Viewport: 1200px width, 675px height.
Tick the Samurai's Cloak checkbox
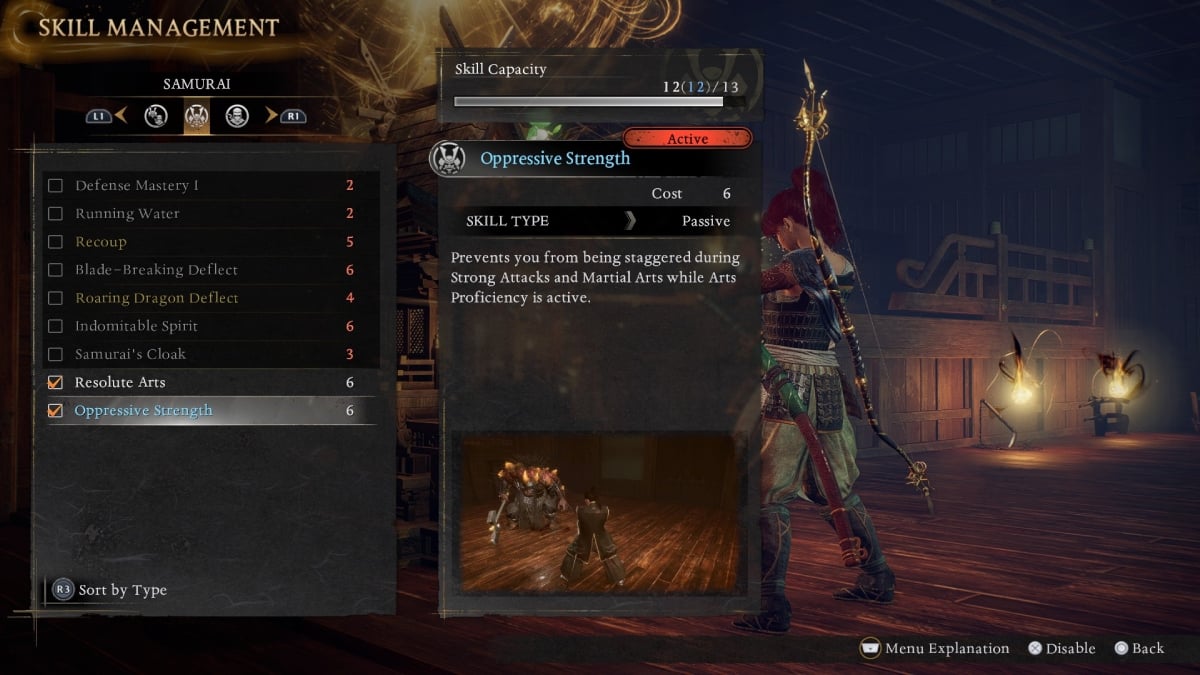tap(56, 354)
